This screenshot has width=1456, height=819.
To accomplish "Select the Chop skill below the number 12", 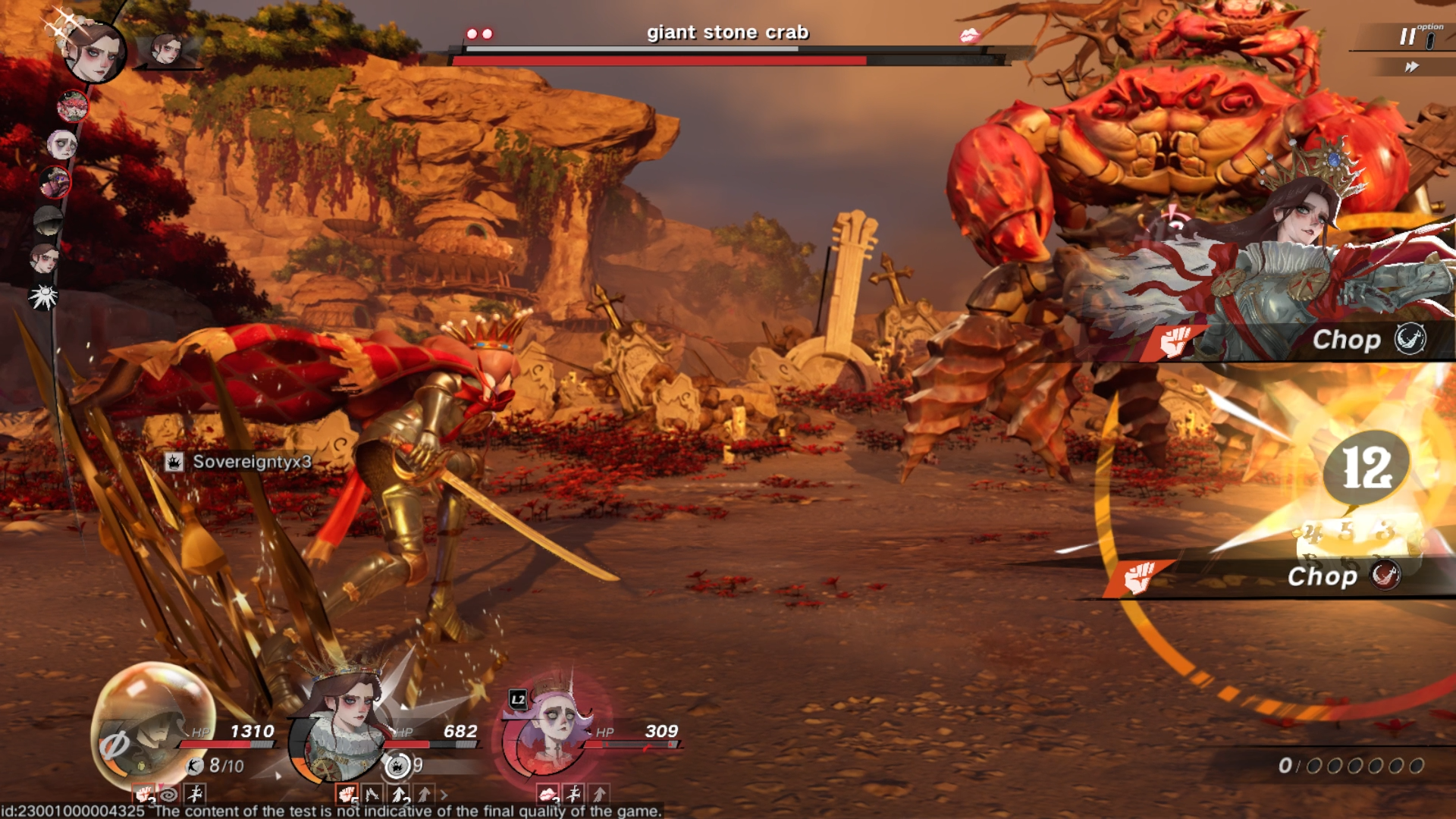I will 1322,576.
